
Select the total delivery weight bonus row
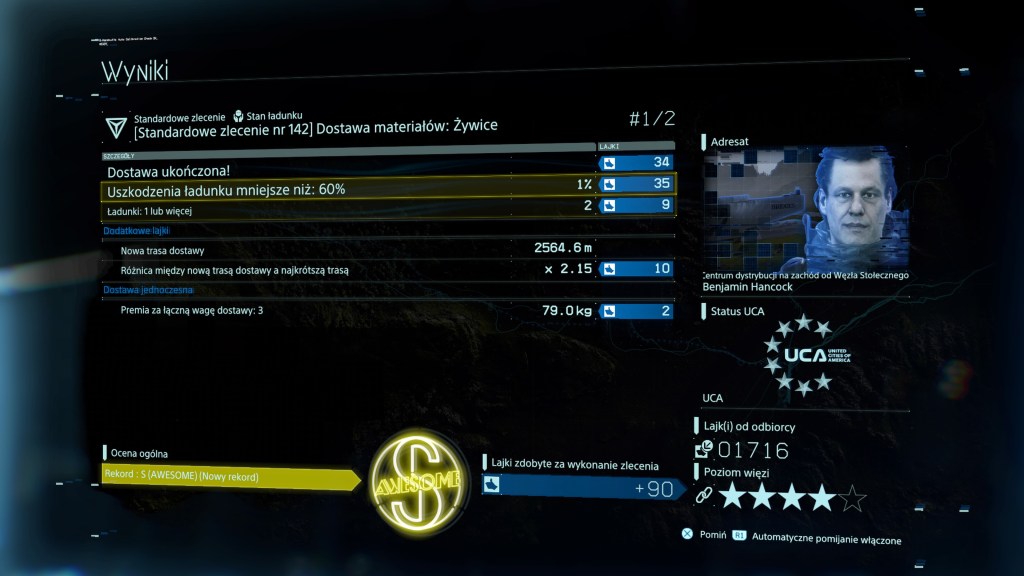coord(388,311)
